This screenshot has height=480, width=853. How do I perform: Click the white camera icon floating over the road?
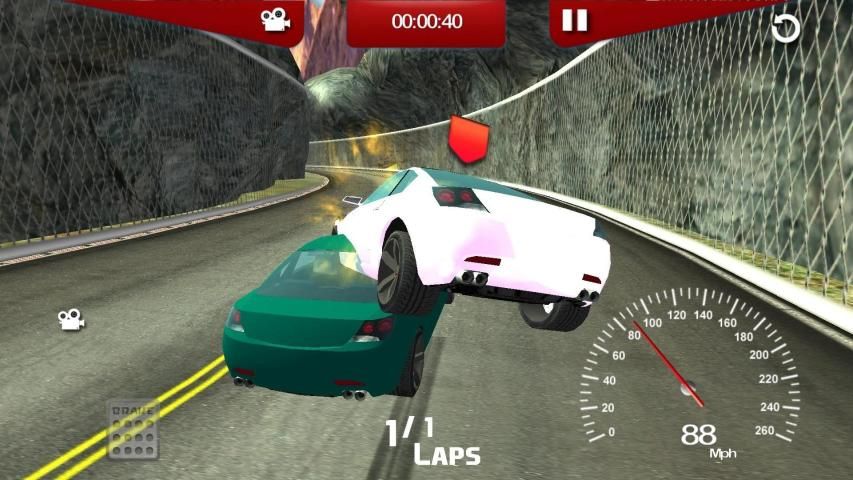(70, 319)
